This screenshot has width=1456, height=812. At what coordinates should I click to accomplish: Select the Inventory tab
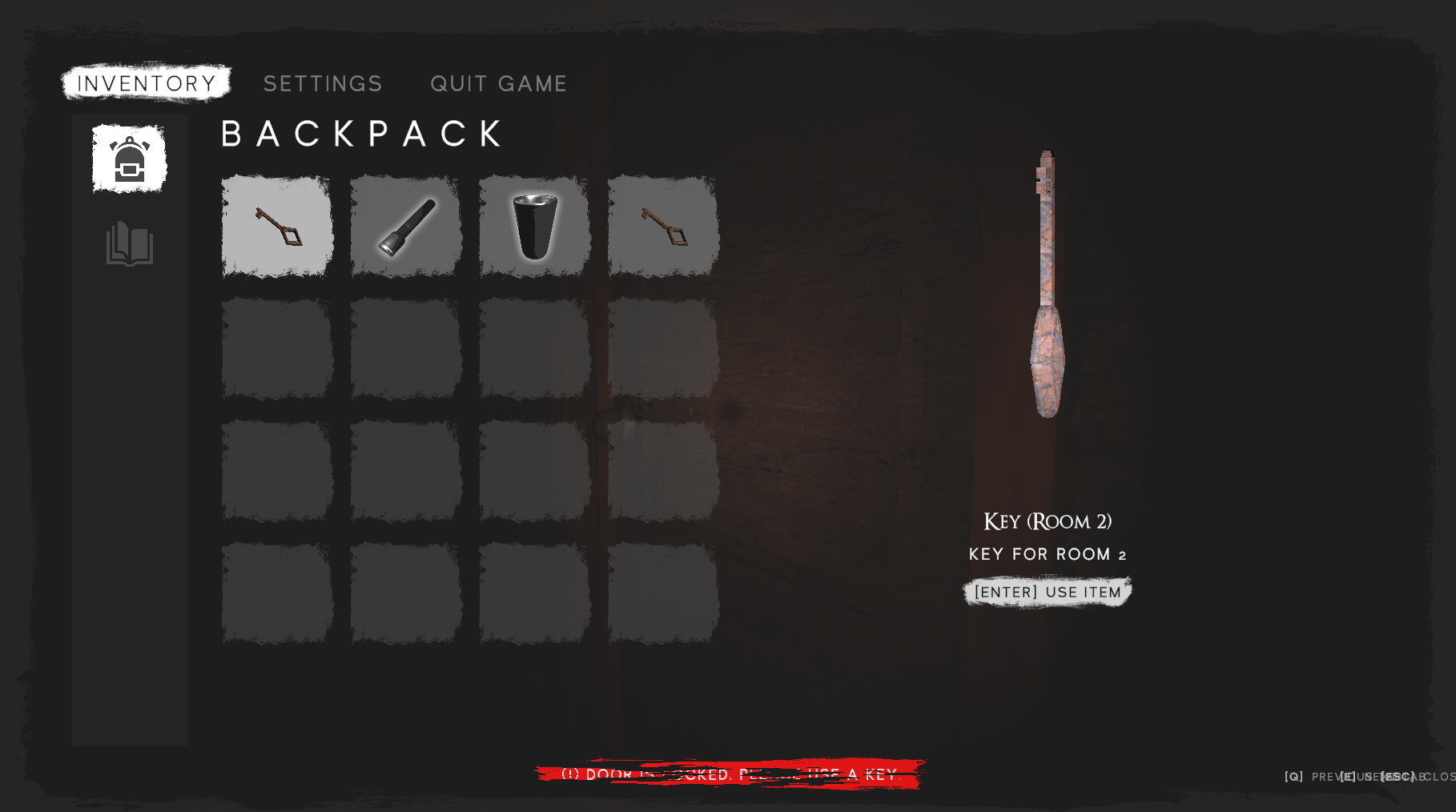145,82
